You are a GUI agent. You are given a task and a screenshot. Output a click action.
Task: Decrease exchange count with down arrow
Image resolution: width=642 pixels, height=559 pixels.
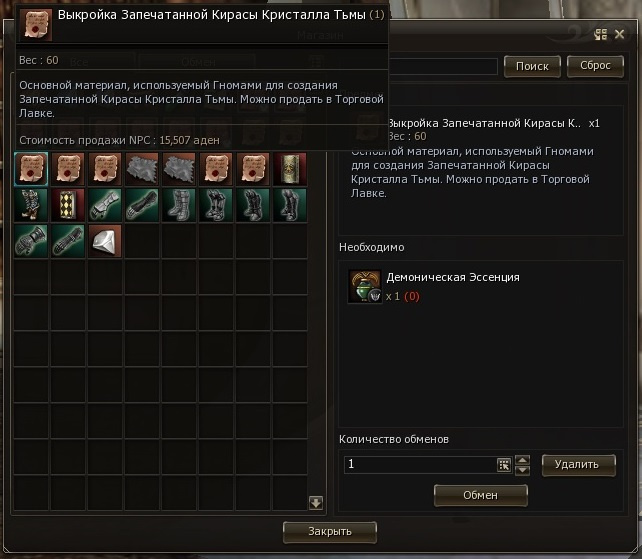521,470
